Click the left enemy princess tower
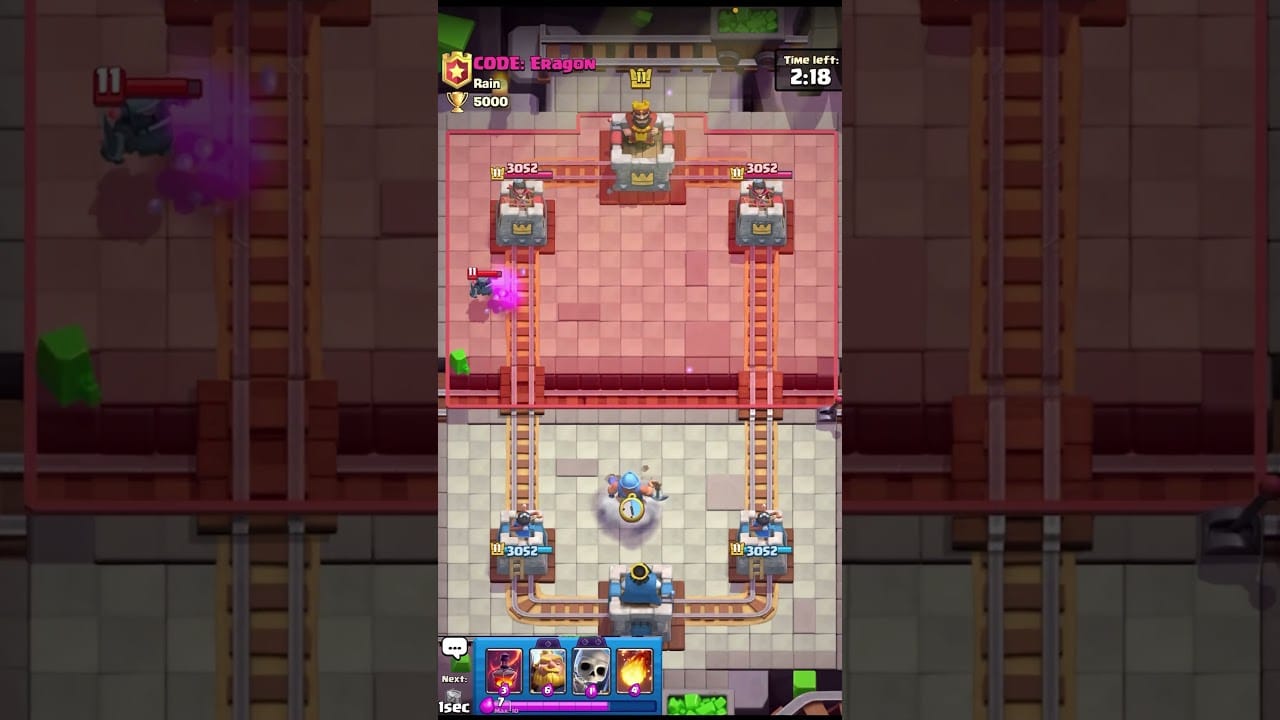Viewport: 1280px width, 720px height. (518, 215)
